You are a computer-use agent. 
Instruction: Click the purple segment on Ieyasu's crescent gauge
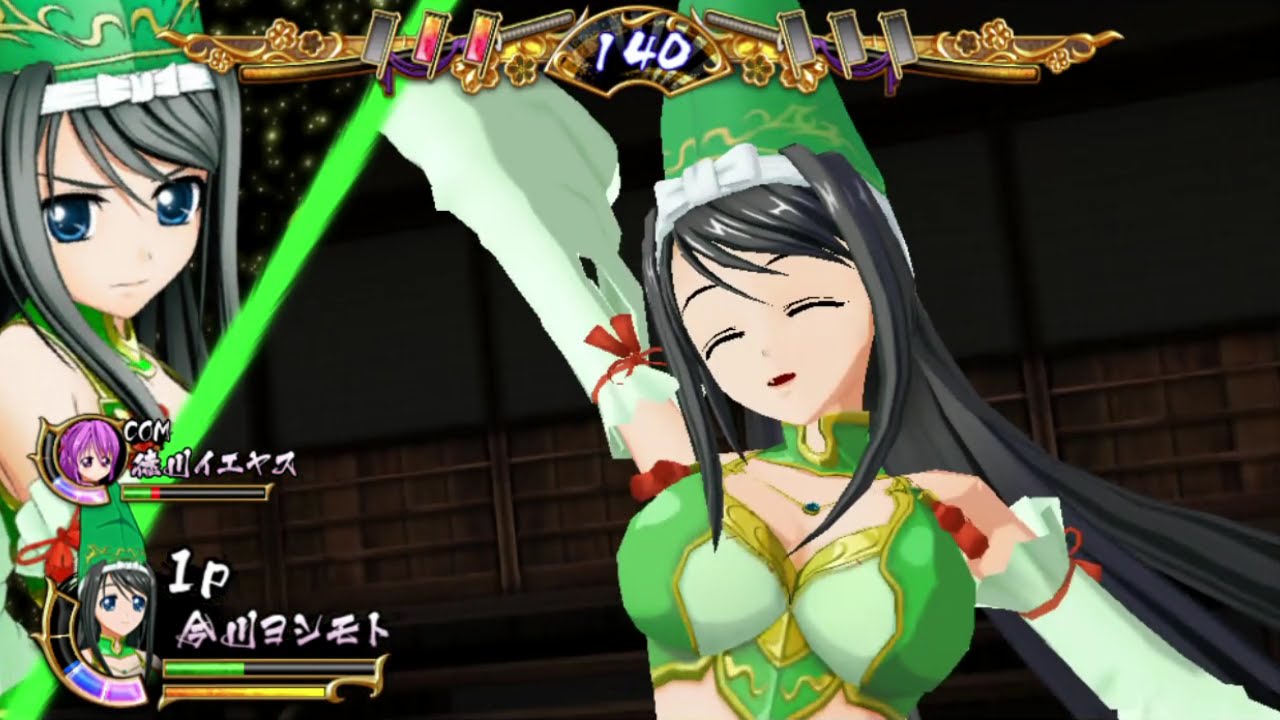(82, 493)
